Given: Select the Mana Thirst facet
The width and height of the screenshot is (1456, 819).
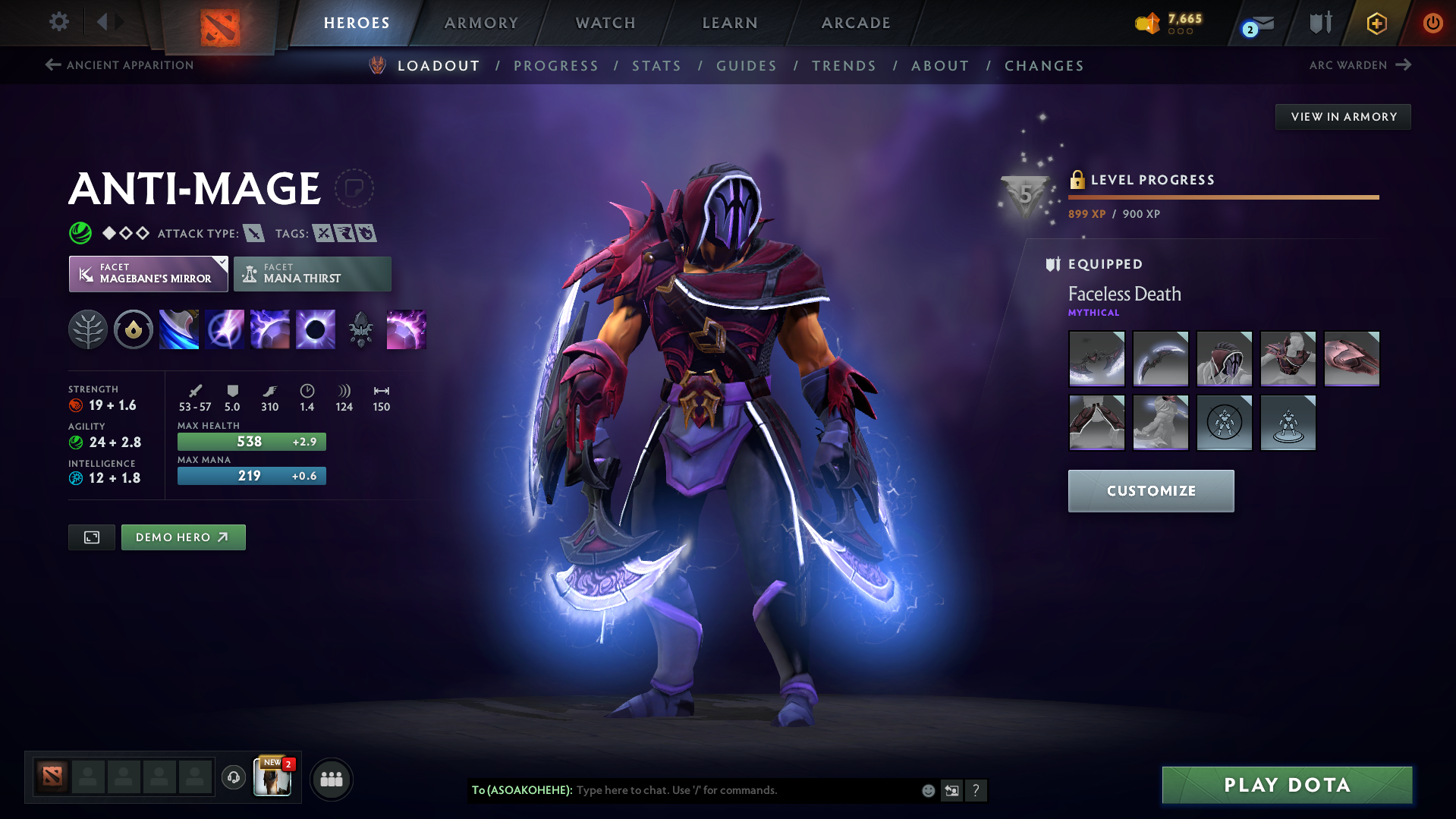Looking at the screenshot, I should pos(312,273).
